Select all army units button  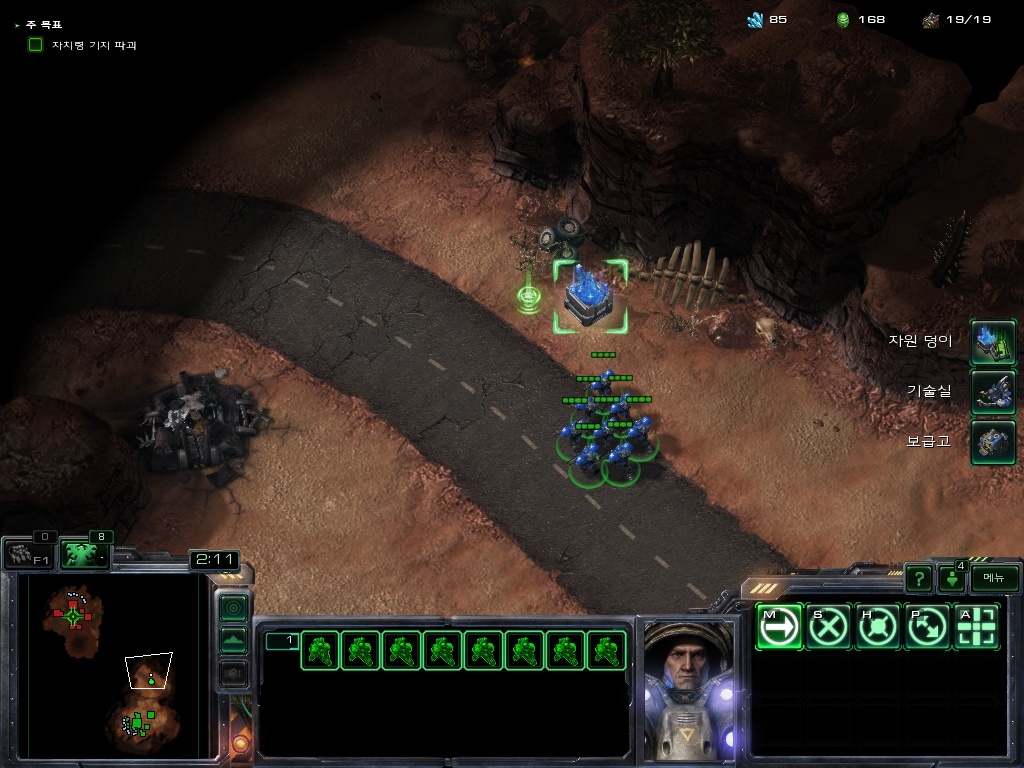85,555
